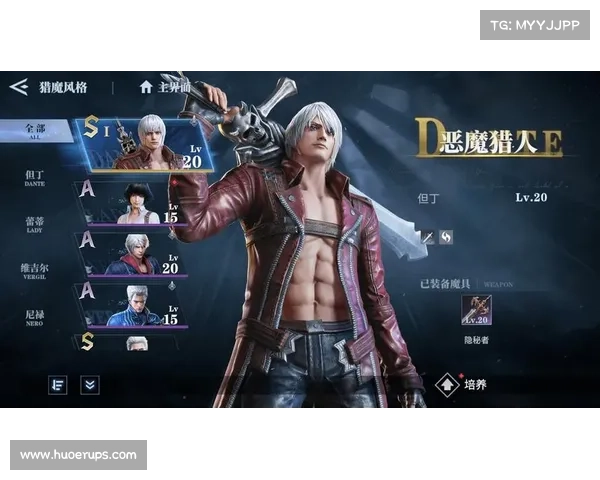Click the double-chevron expand list button
600x480 pixels.
(x=90, y=384)
